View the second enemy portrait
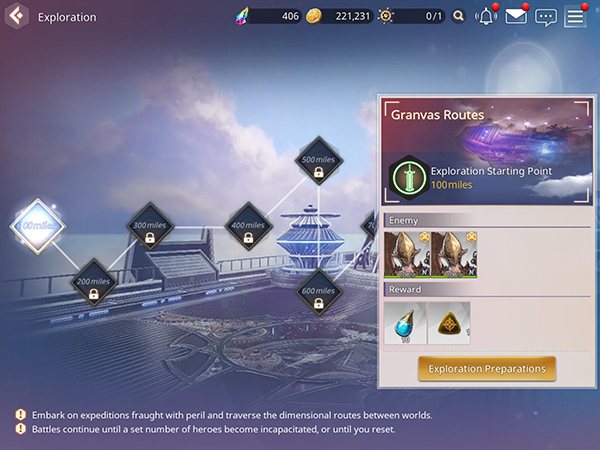 [x=453, y=254]
